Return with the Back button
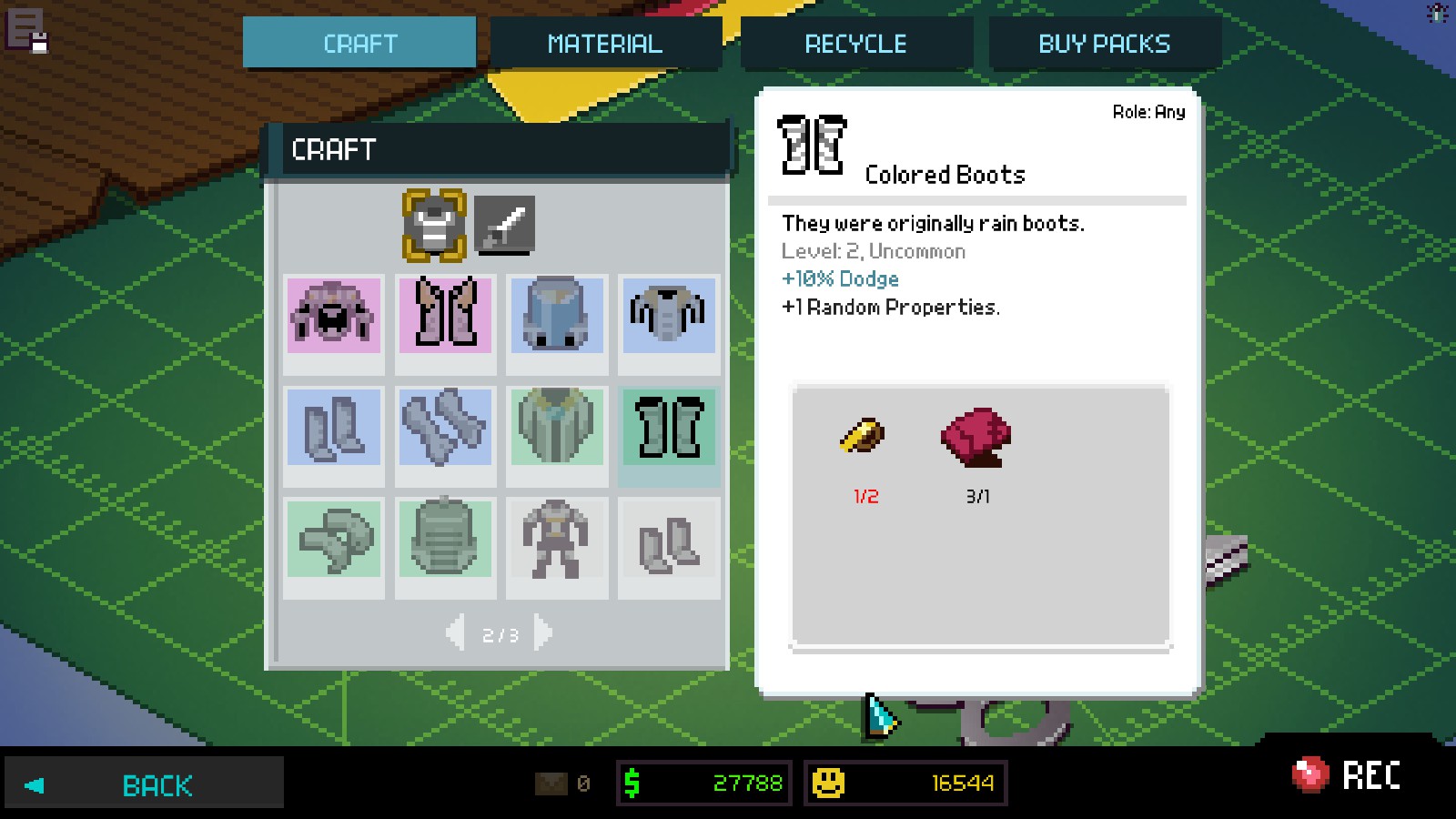Image resolution: width=1456 pixels, height=819 pixels. coord(144,784)
